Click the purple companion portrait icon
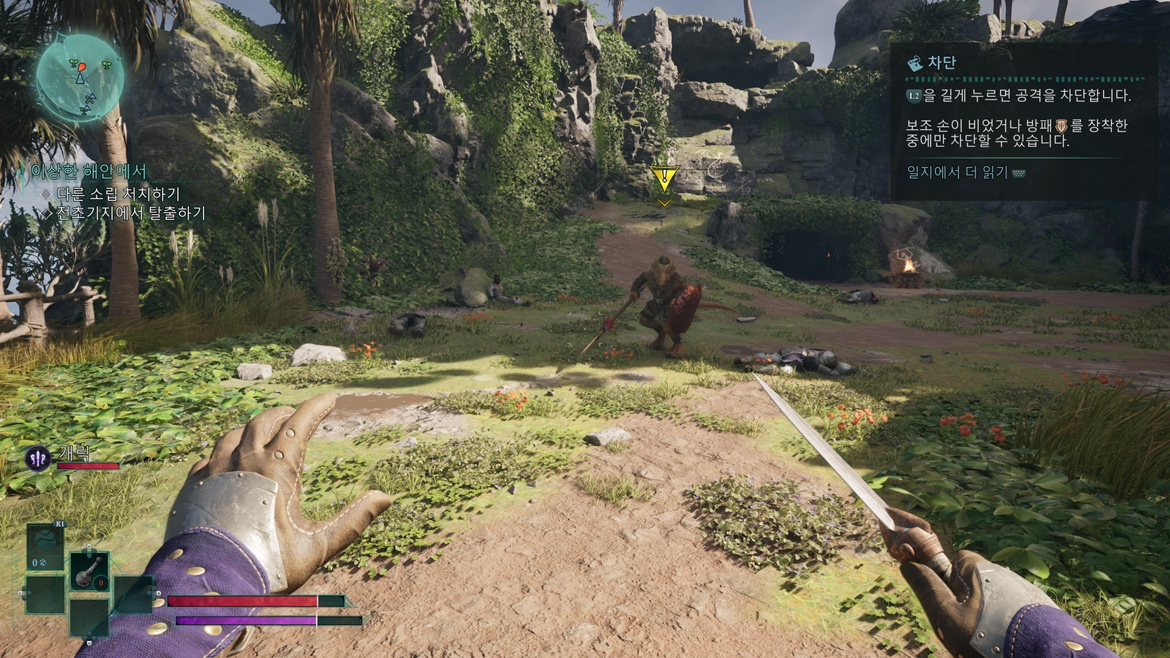 [38, 458]
